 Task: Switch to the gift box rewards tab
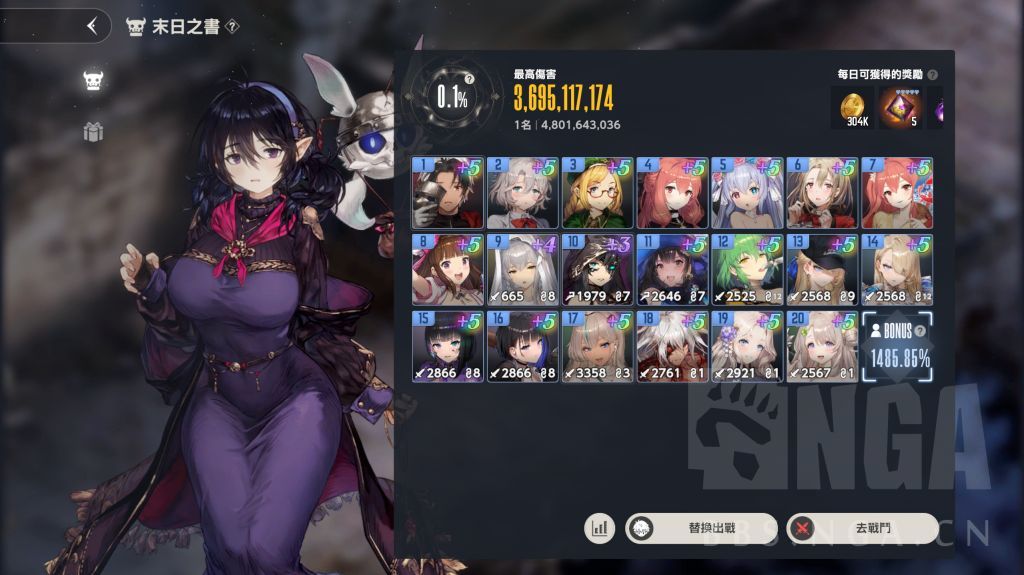pos(93,132)
